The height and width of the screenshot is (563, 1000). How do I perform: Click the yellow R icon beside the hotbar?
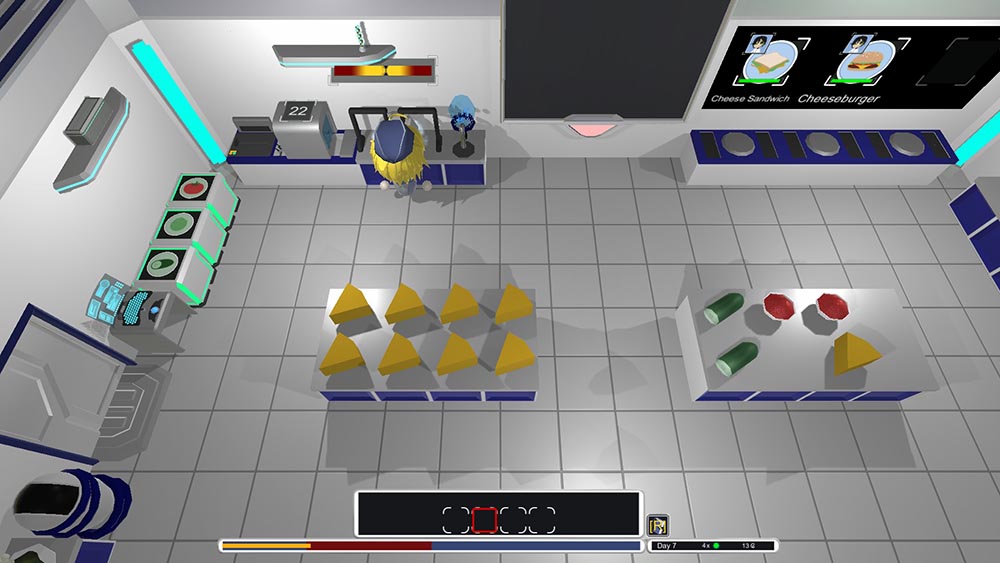pyautogui.click(x=658, y=525)
